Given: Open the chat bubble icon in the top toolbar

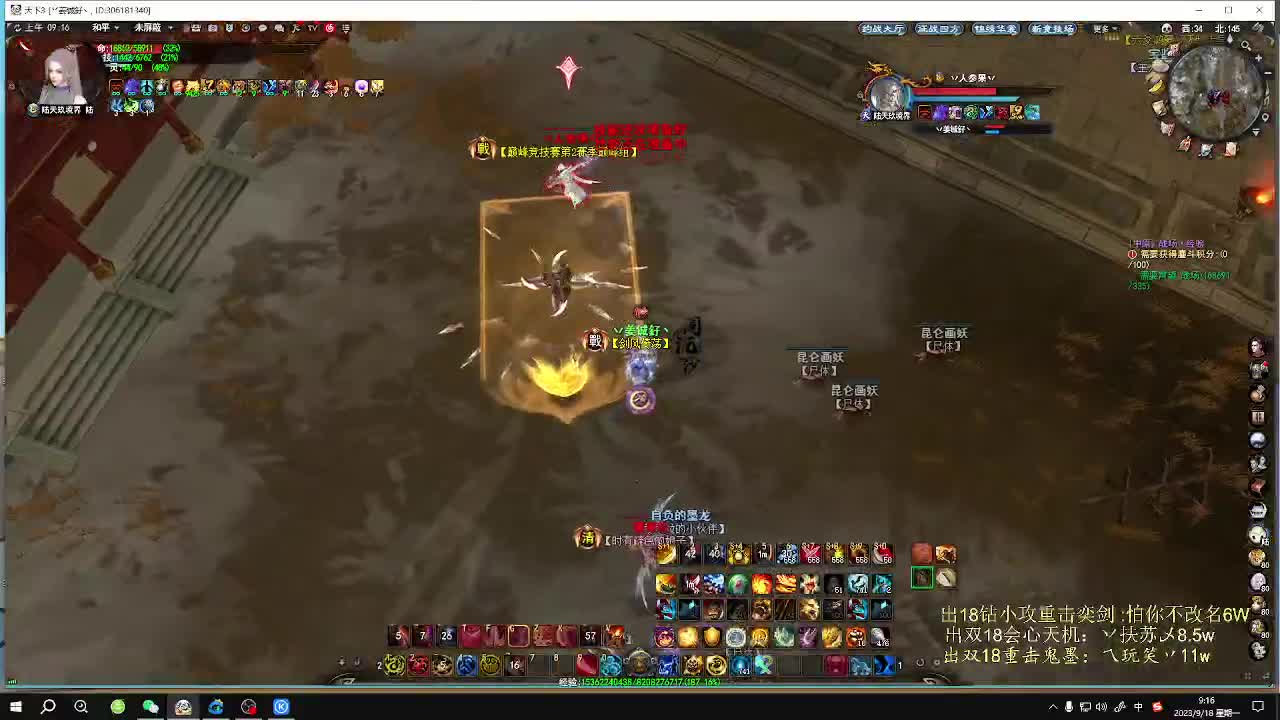Looking at the screenshot, I should [x=263, y=28].
